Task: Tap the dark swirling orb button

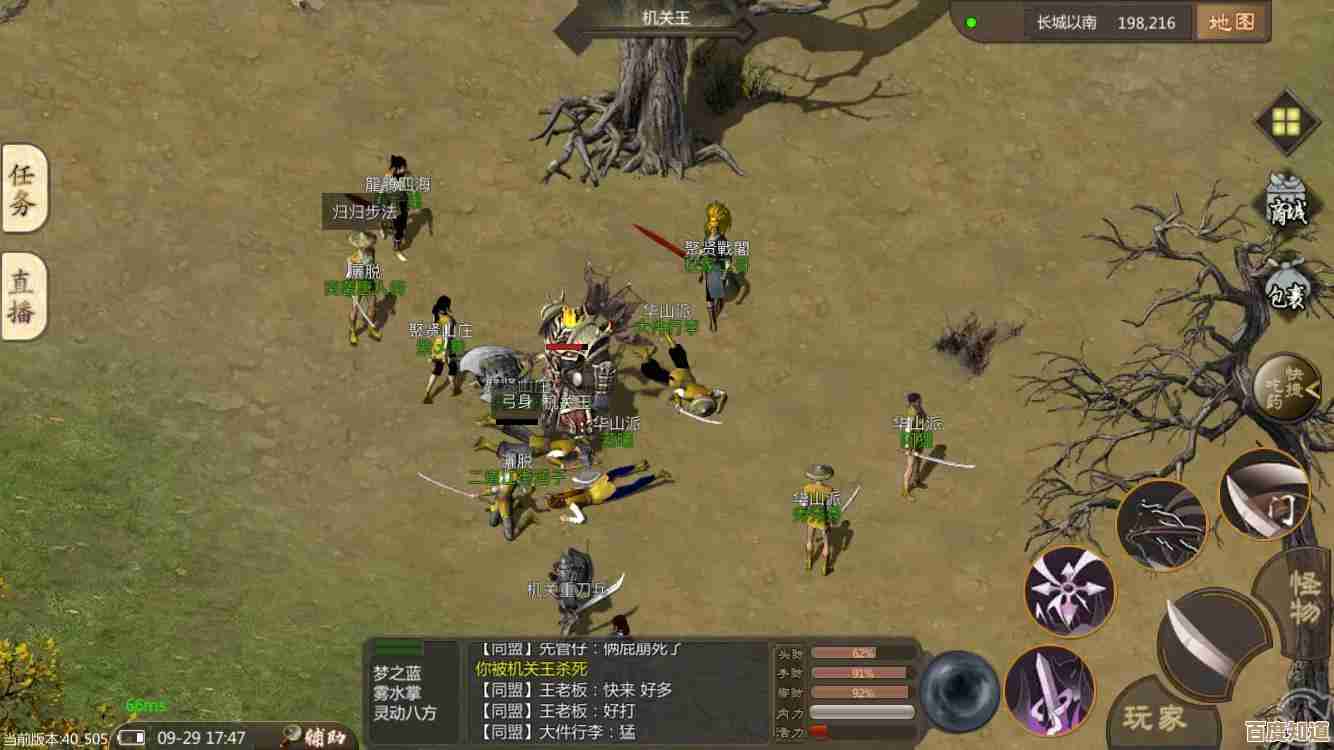Action: pos(959,690)
